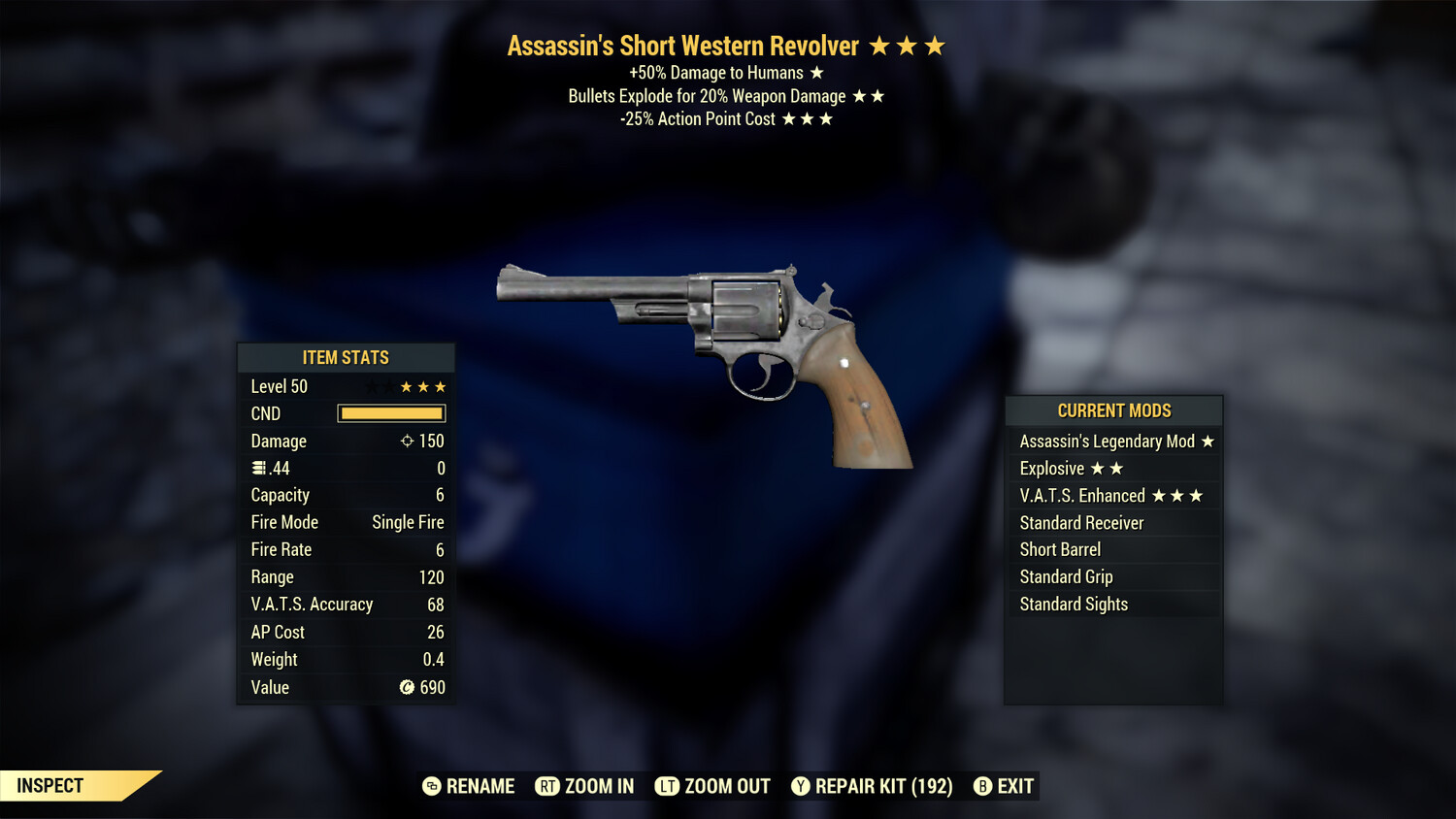
Task: Expand the Current Mods panel header
Action: (x=1112, y=410)
